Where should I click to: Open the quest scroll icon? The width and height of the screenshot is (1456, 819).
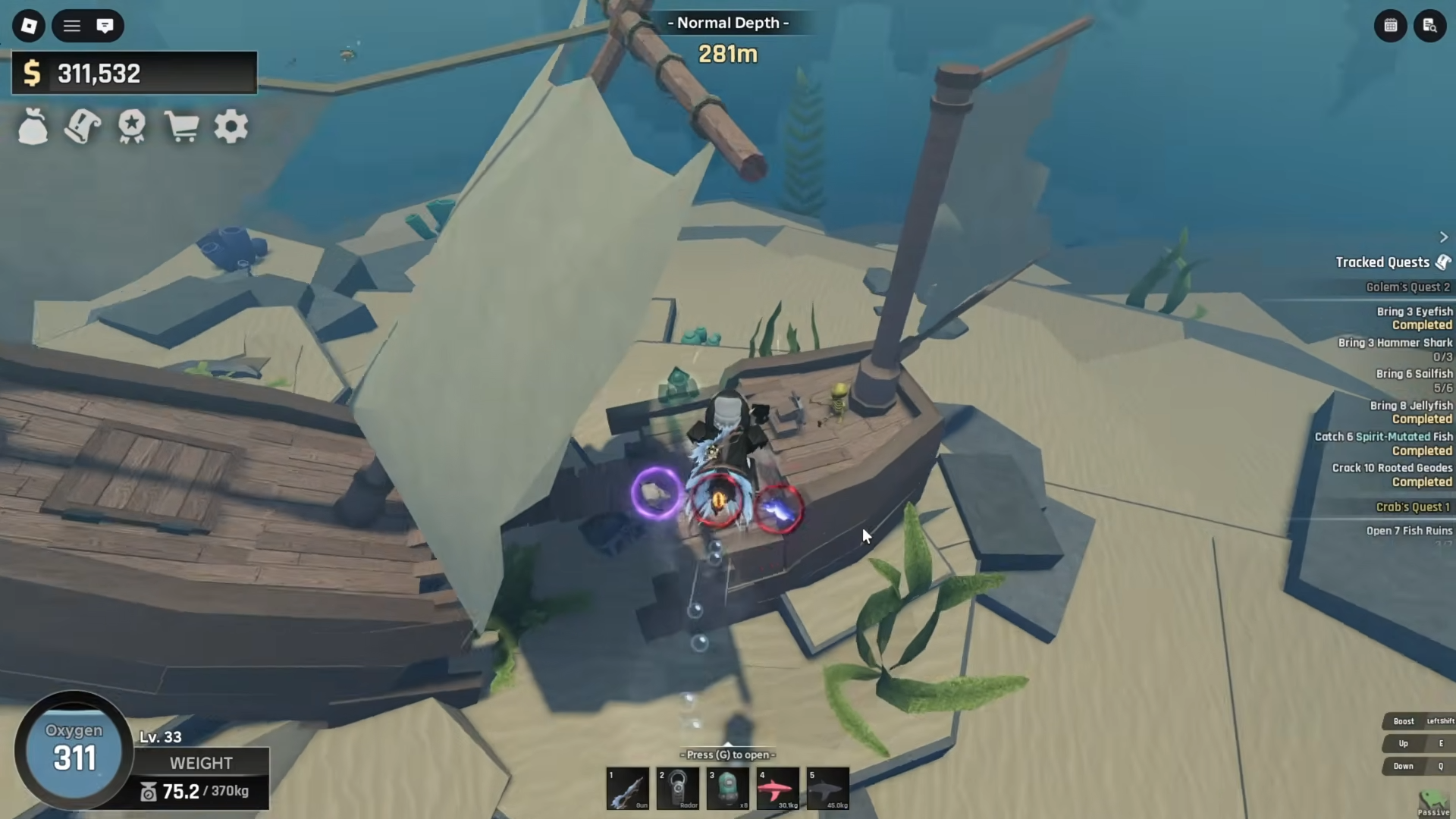(82, 127)
